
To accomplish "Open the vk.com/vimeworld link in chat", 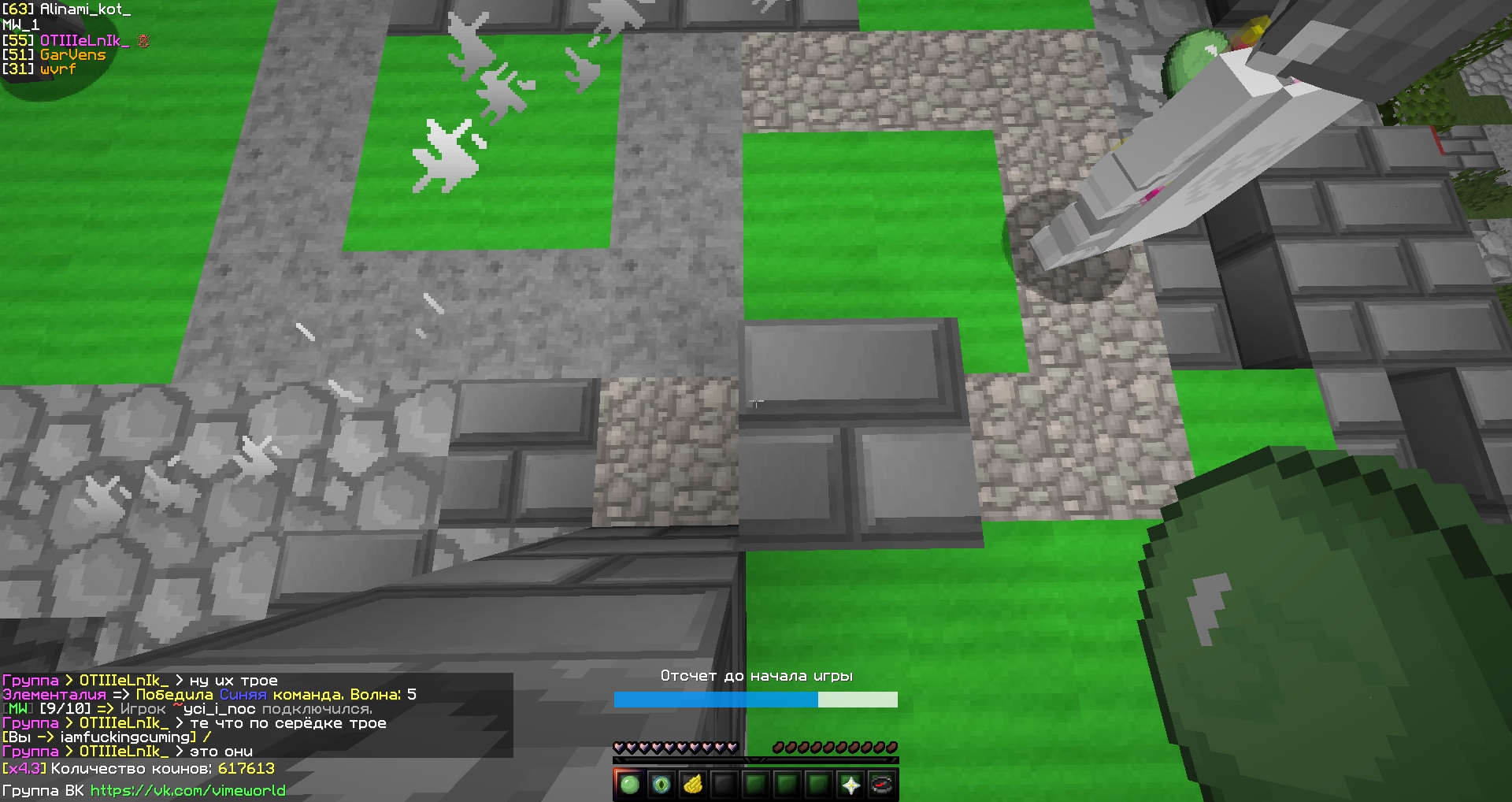I will click(187, 790).
